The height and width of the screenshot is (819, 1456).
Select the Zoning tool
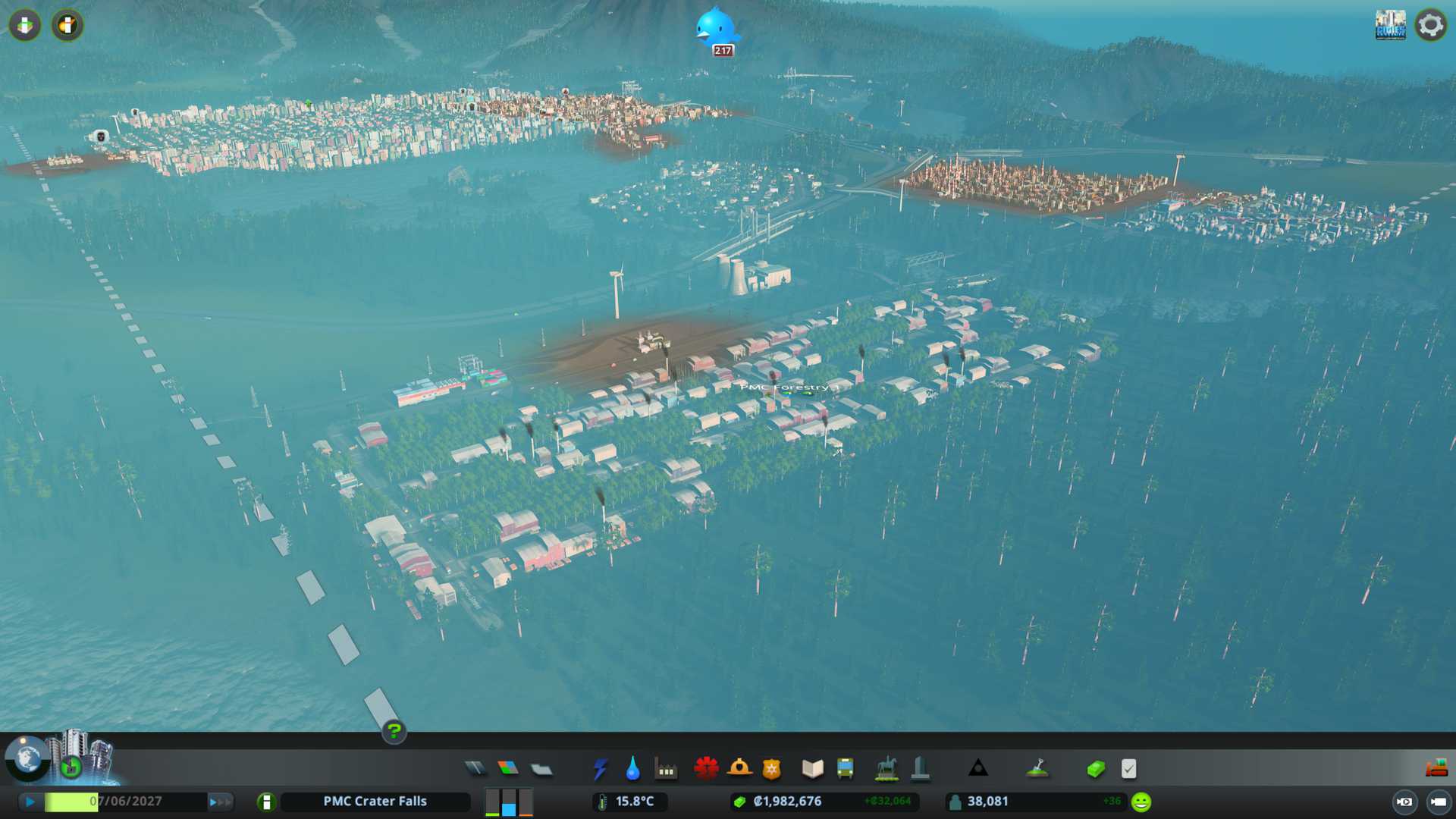coord(508,769)
